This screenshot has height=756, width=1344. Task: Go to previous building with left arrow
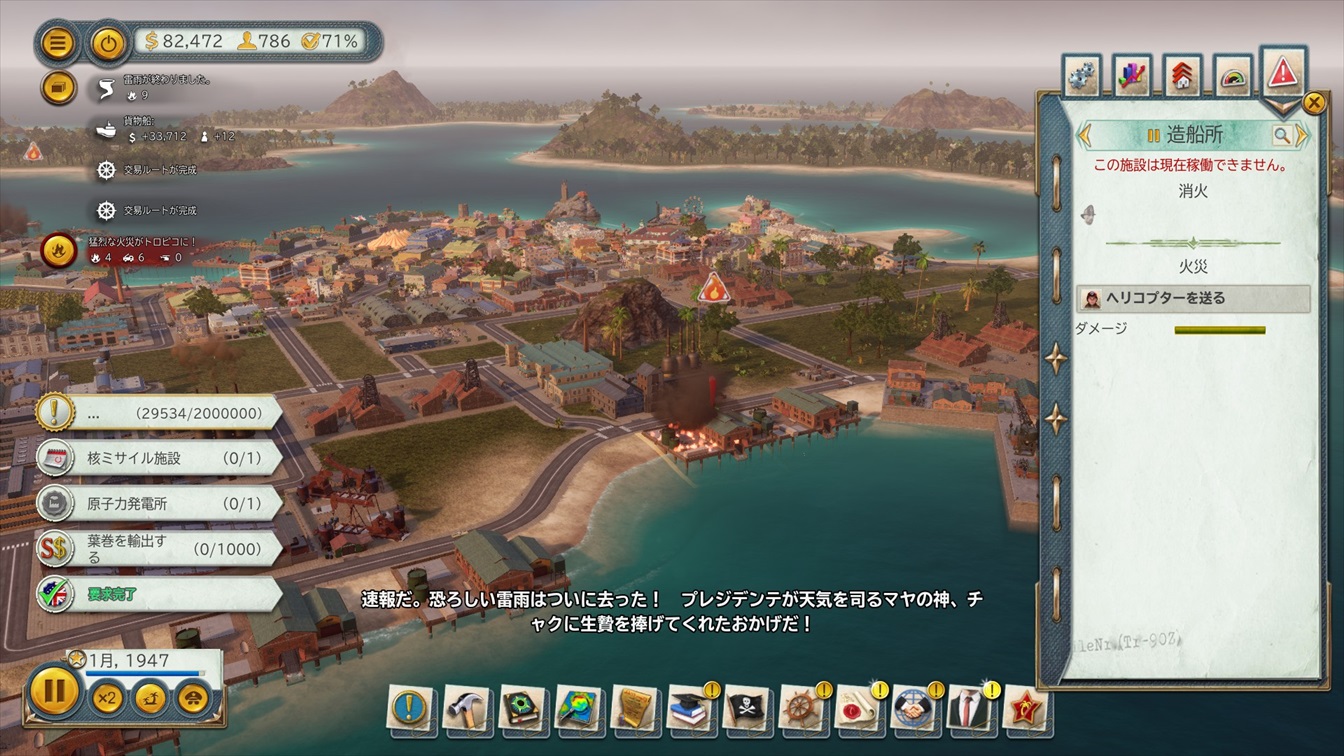1083,135
